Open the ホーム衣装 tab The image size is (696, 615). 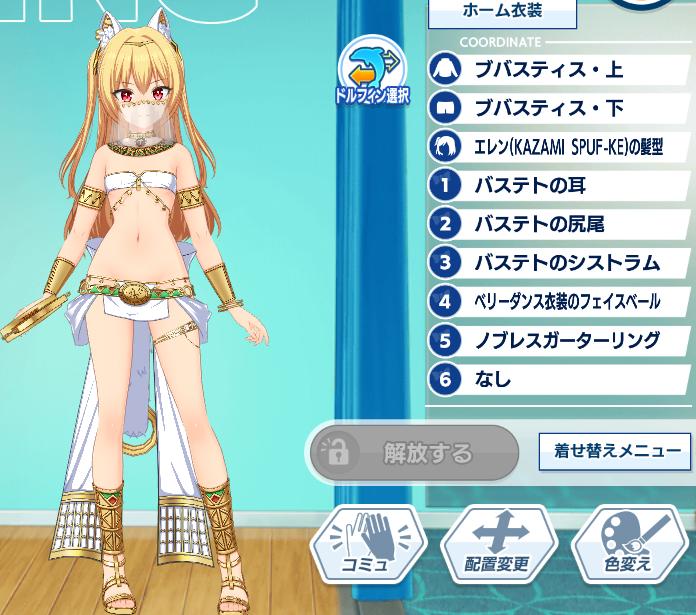click(x=502, y=12)
